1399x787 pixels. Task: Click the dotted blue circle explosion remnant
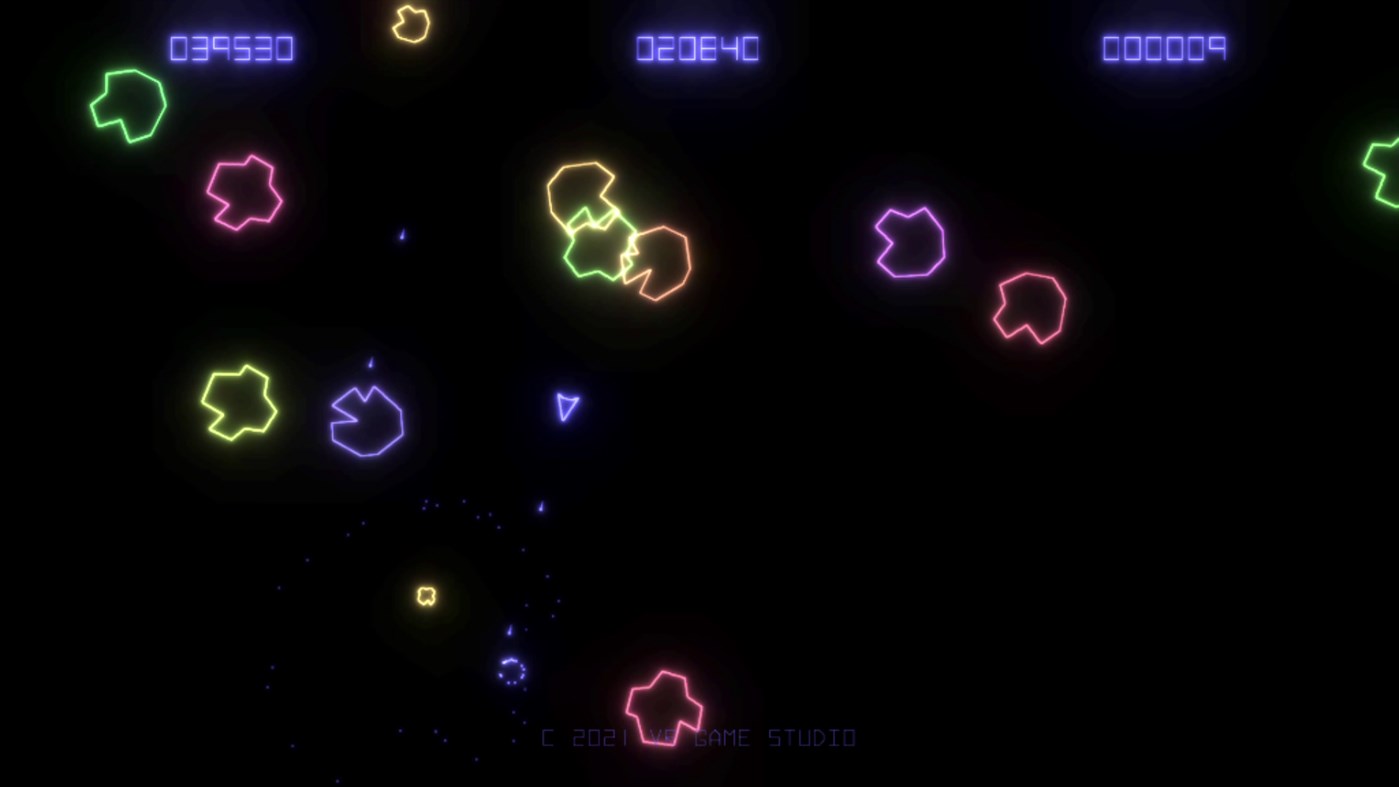511,671
